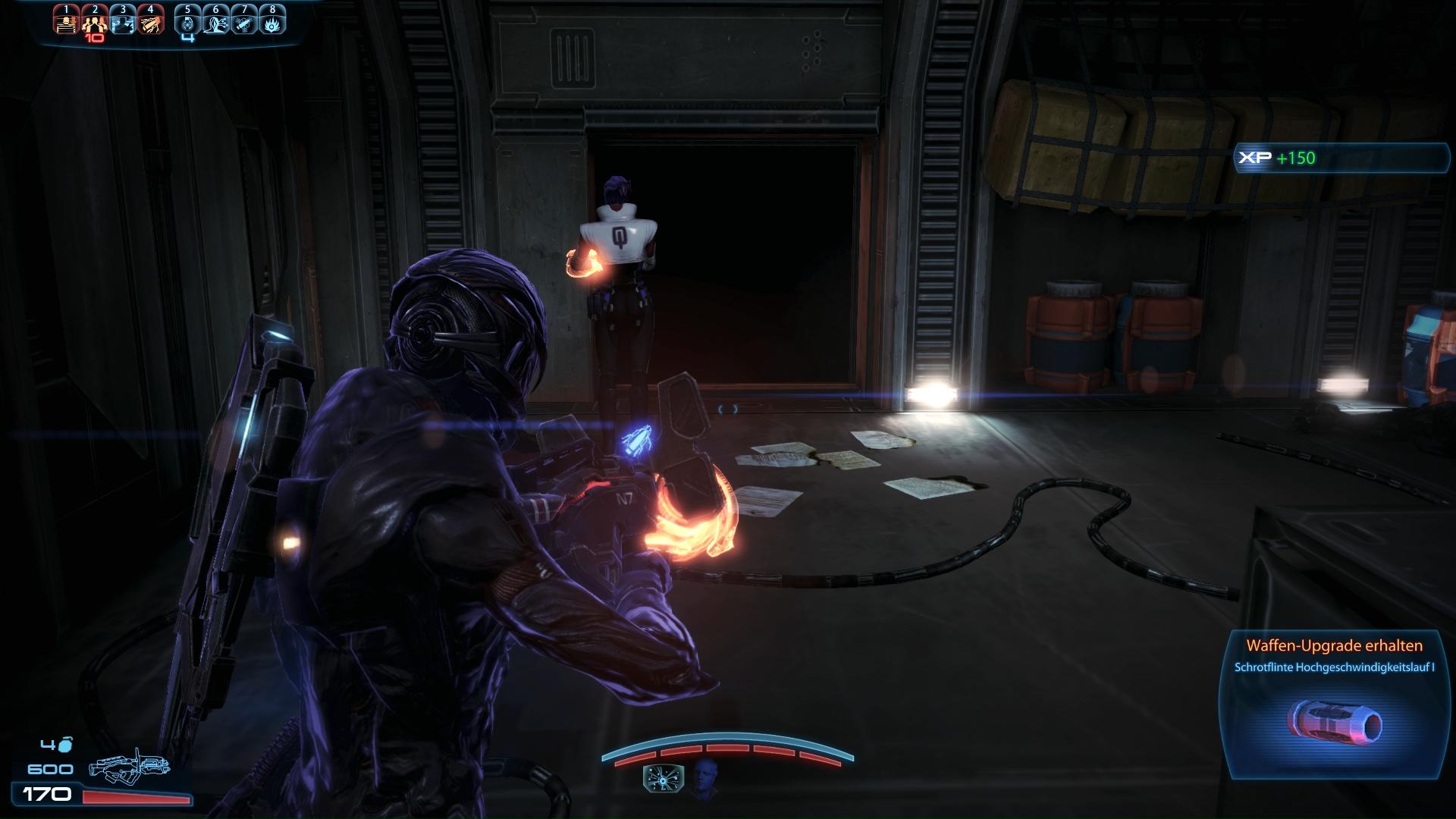Enable the slot 7 cryo ammo power
This screenshot has height=819, width=1456.
(244, 24)
